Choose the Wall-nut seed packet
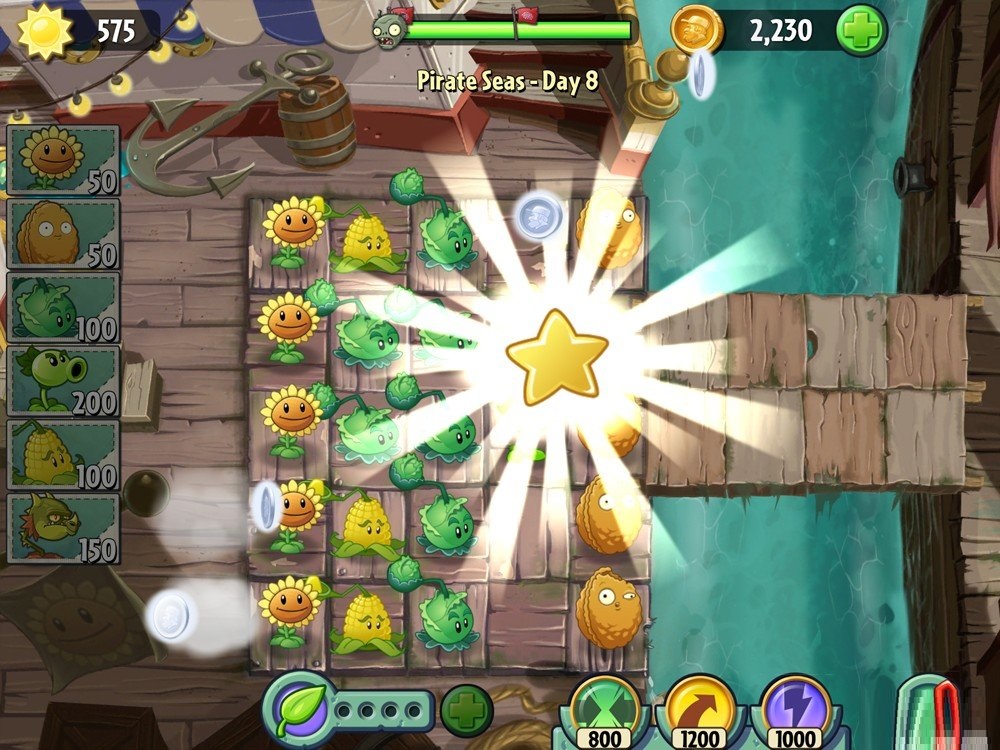1000x750 pixels. 62,233
